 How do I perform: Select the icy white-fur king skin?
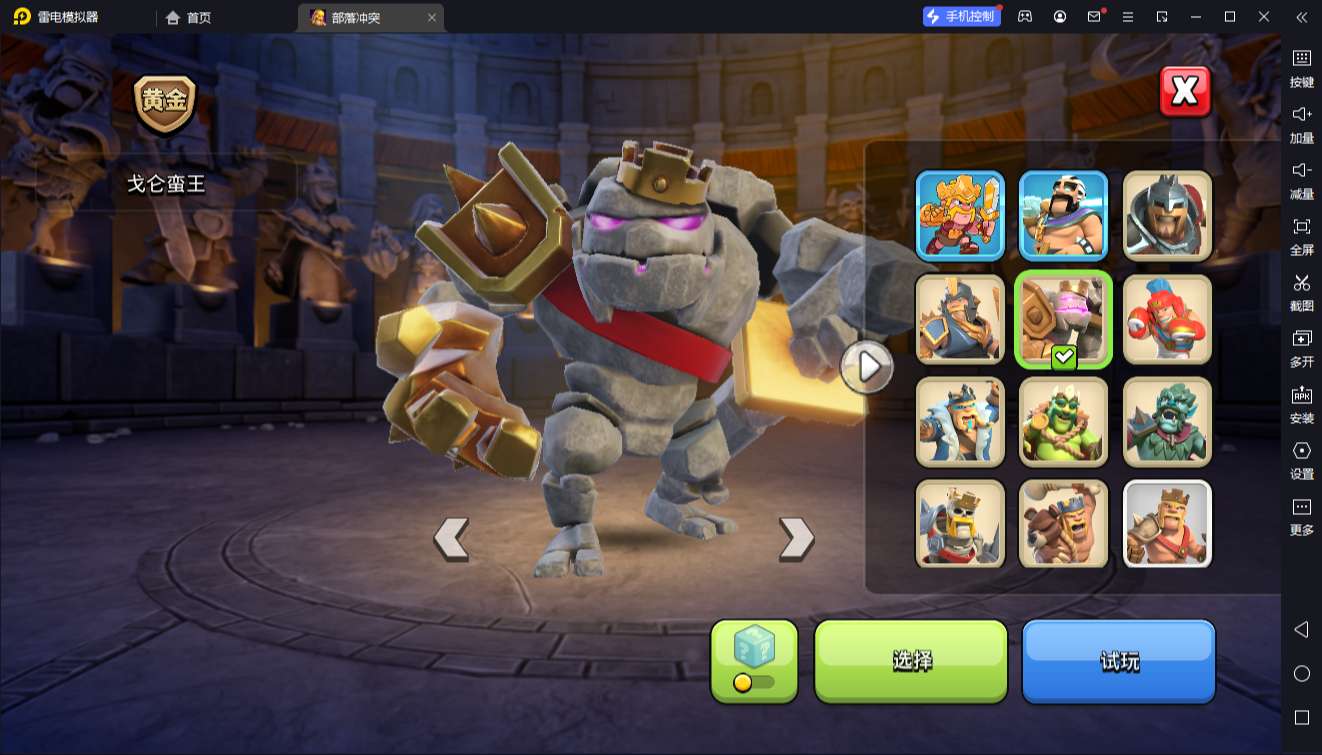(960, 422)
